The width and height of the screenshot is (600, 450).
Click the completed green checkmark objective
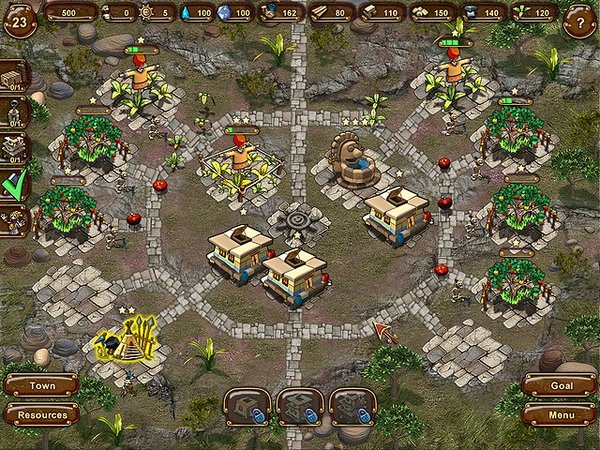tap(14, 183)
